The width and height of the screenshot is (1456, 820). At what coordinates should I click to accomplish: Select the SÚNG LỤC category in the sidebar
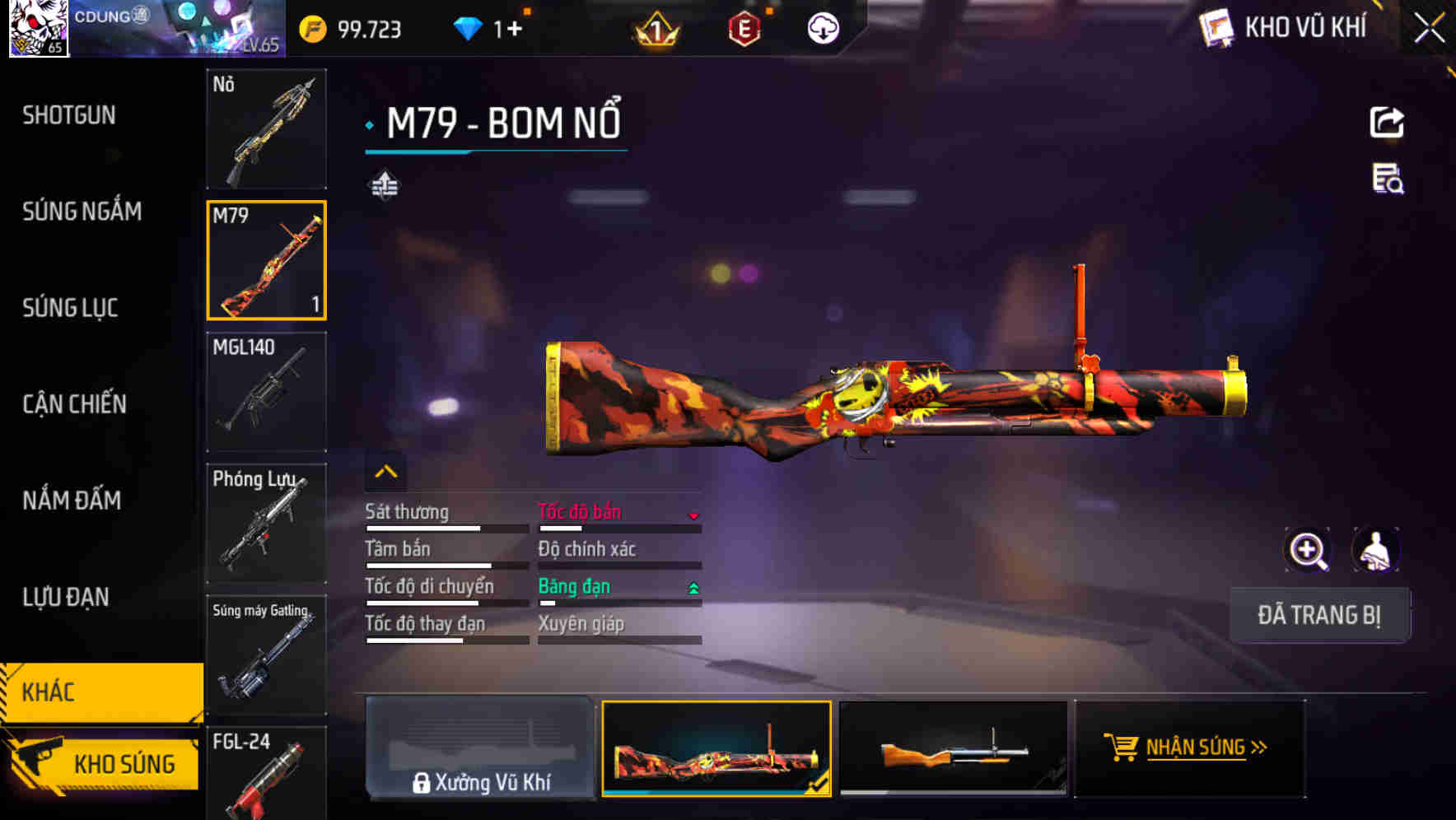click(x=70, y=308)
